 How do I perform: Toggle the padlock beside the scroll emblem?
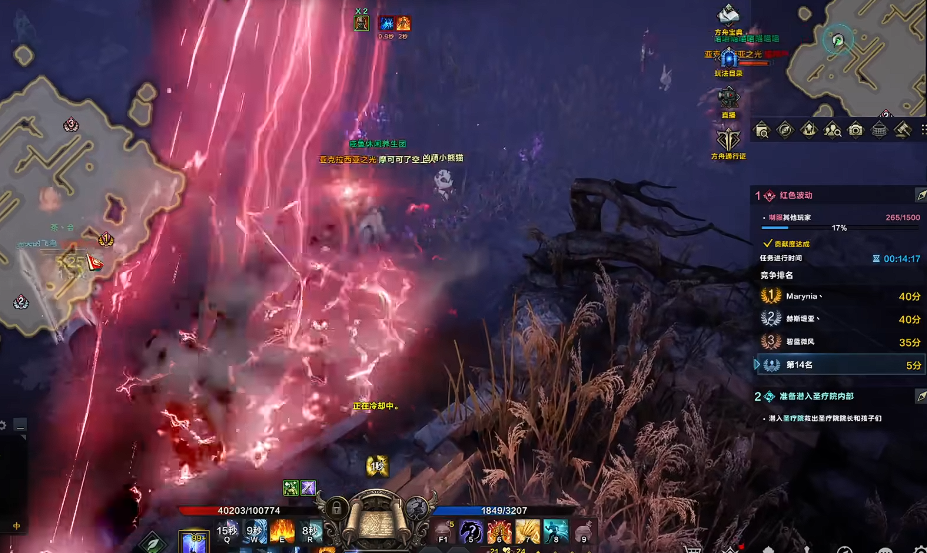point(337,510)
